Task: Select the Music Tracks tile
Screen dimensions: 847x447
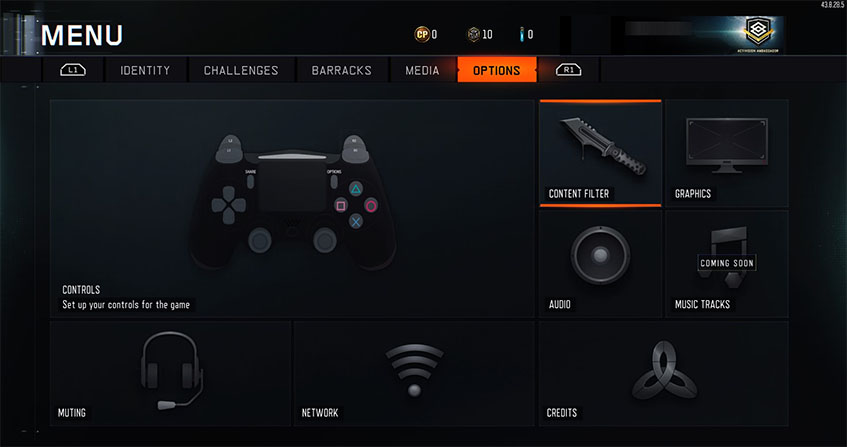Action: [x=726, y=264]
